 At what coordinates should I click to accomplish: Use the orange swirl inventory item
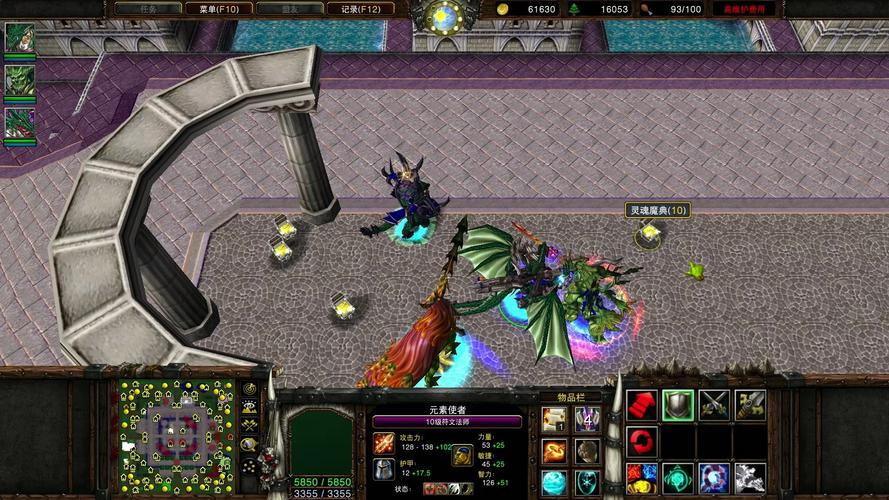click(555, 450)
